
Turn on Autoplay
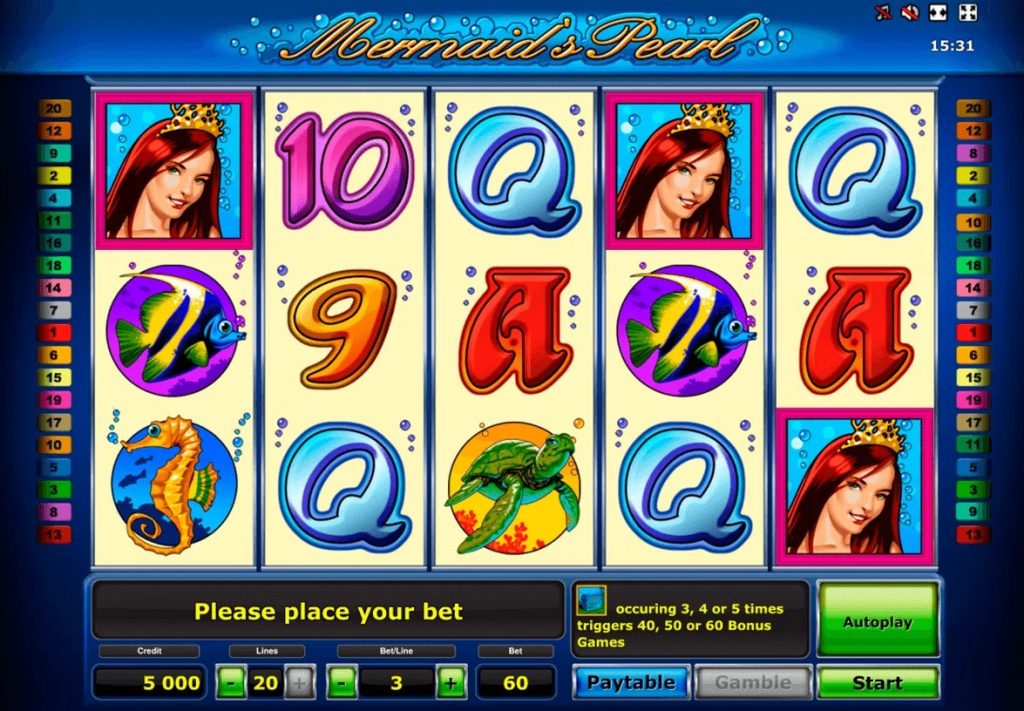(877, 621)
